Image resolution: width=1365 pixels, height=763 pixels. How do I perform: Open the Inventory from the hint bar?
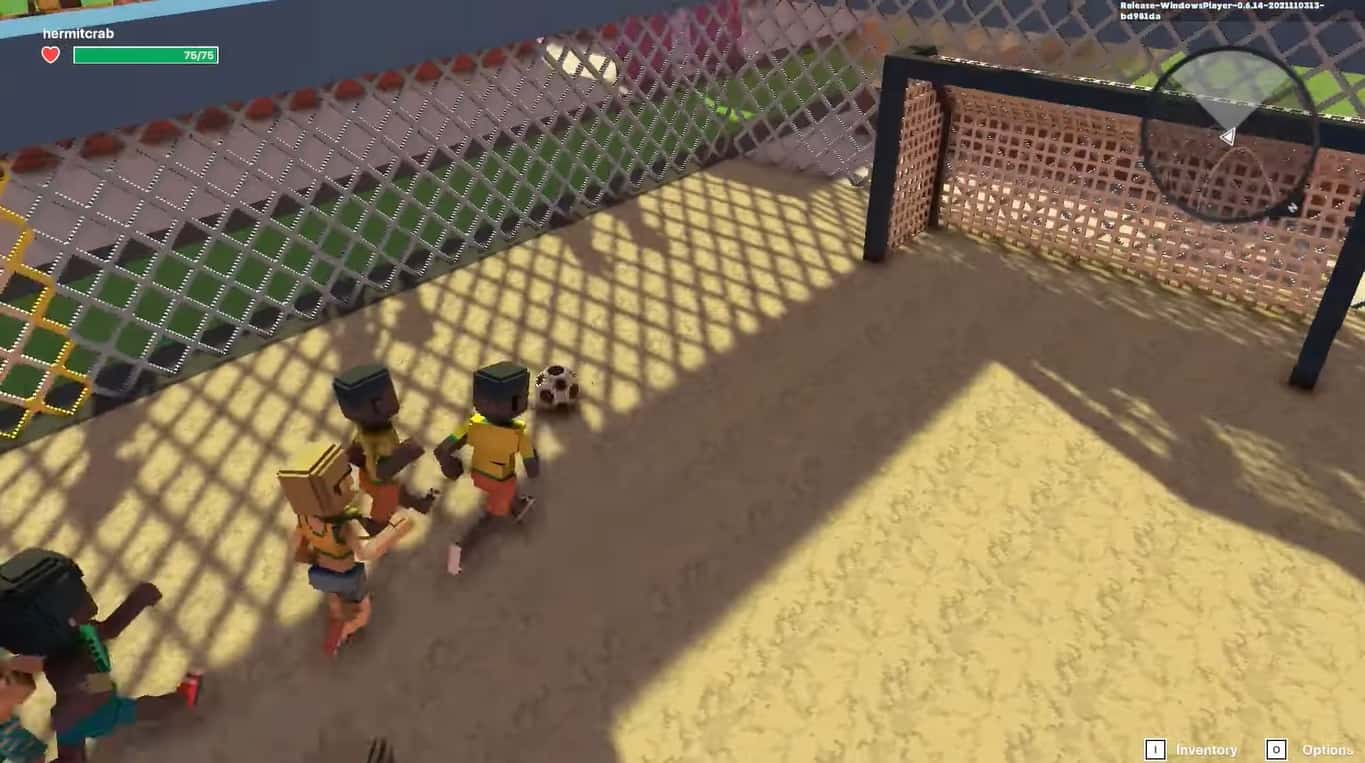[x=1206, y=749]
